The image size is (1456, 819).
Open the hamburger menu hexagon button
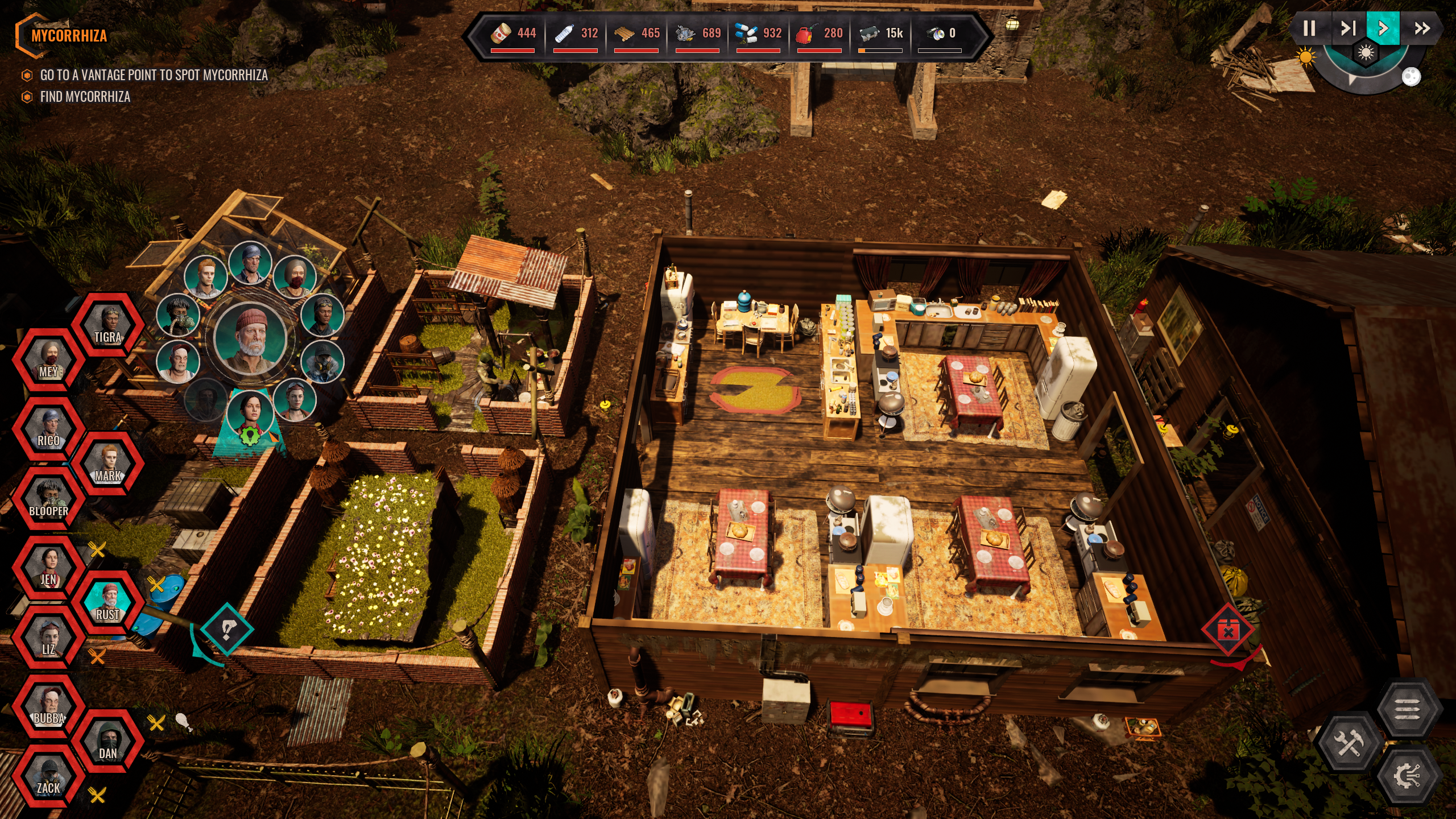[x=1407, y=709]
